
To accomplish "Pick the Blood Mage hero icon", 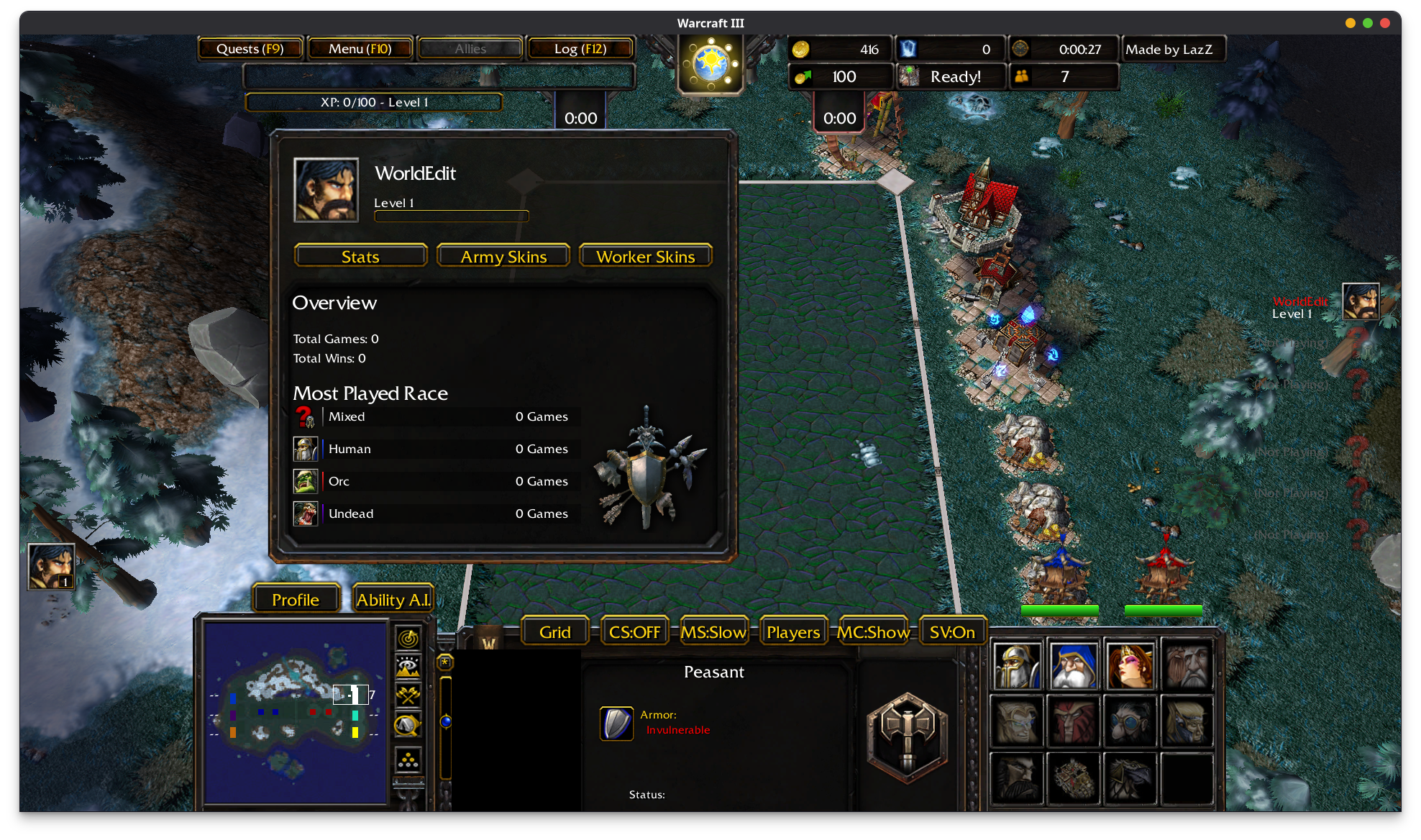I will pyautogui.click(x=1130, y=666).
